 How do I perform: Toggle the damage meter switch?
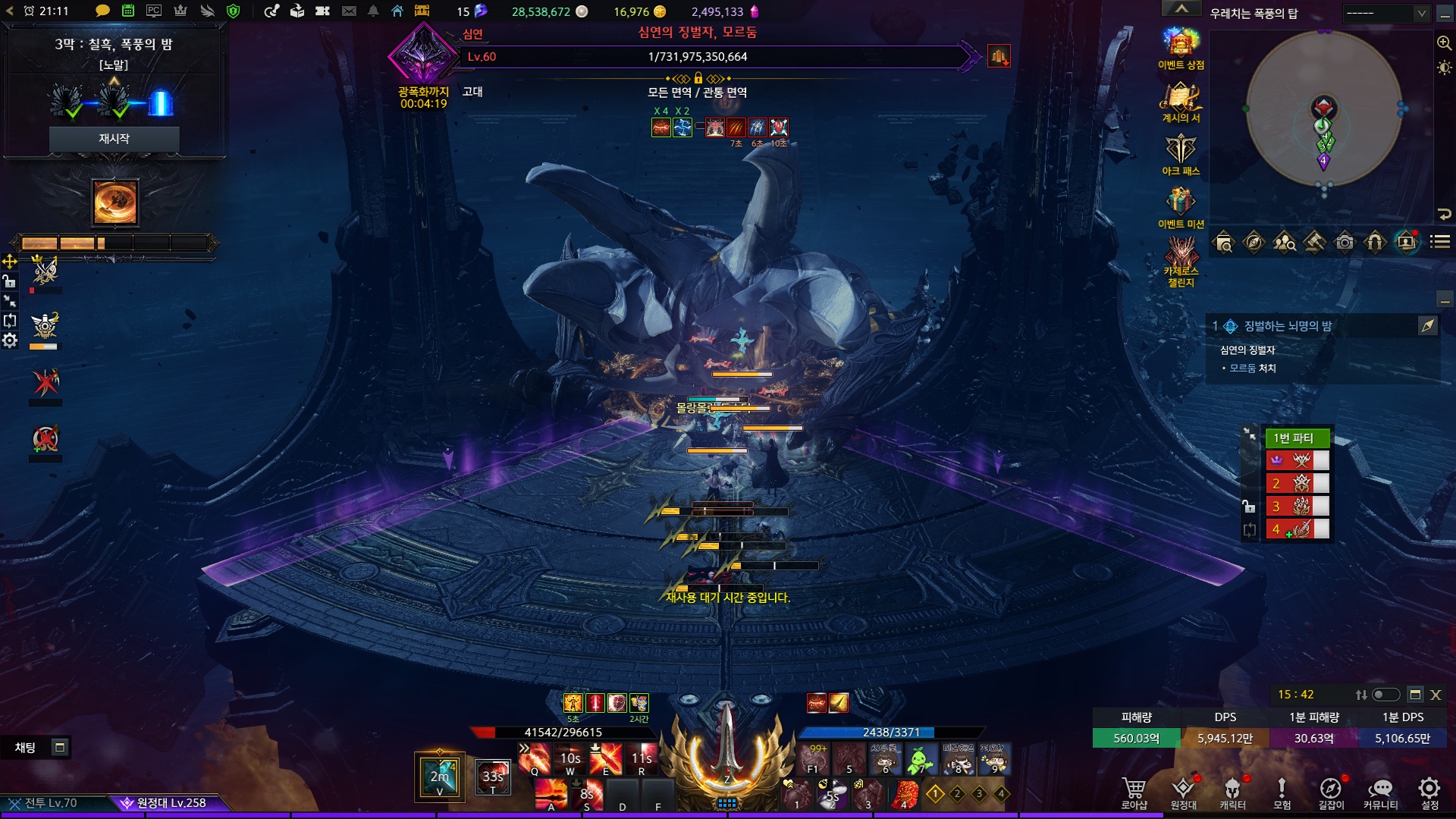(1386, 695)
